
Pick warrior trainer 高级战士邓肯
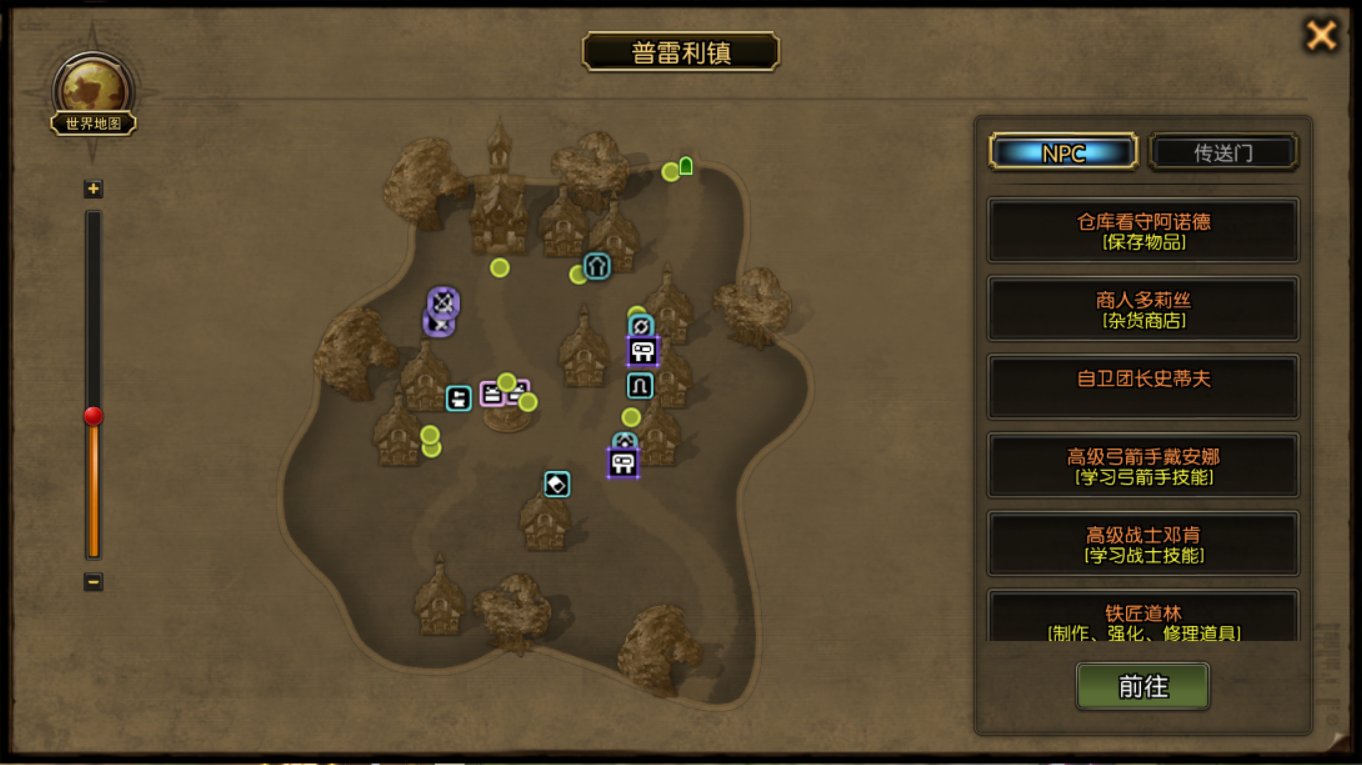click(x=1143, y=543)
